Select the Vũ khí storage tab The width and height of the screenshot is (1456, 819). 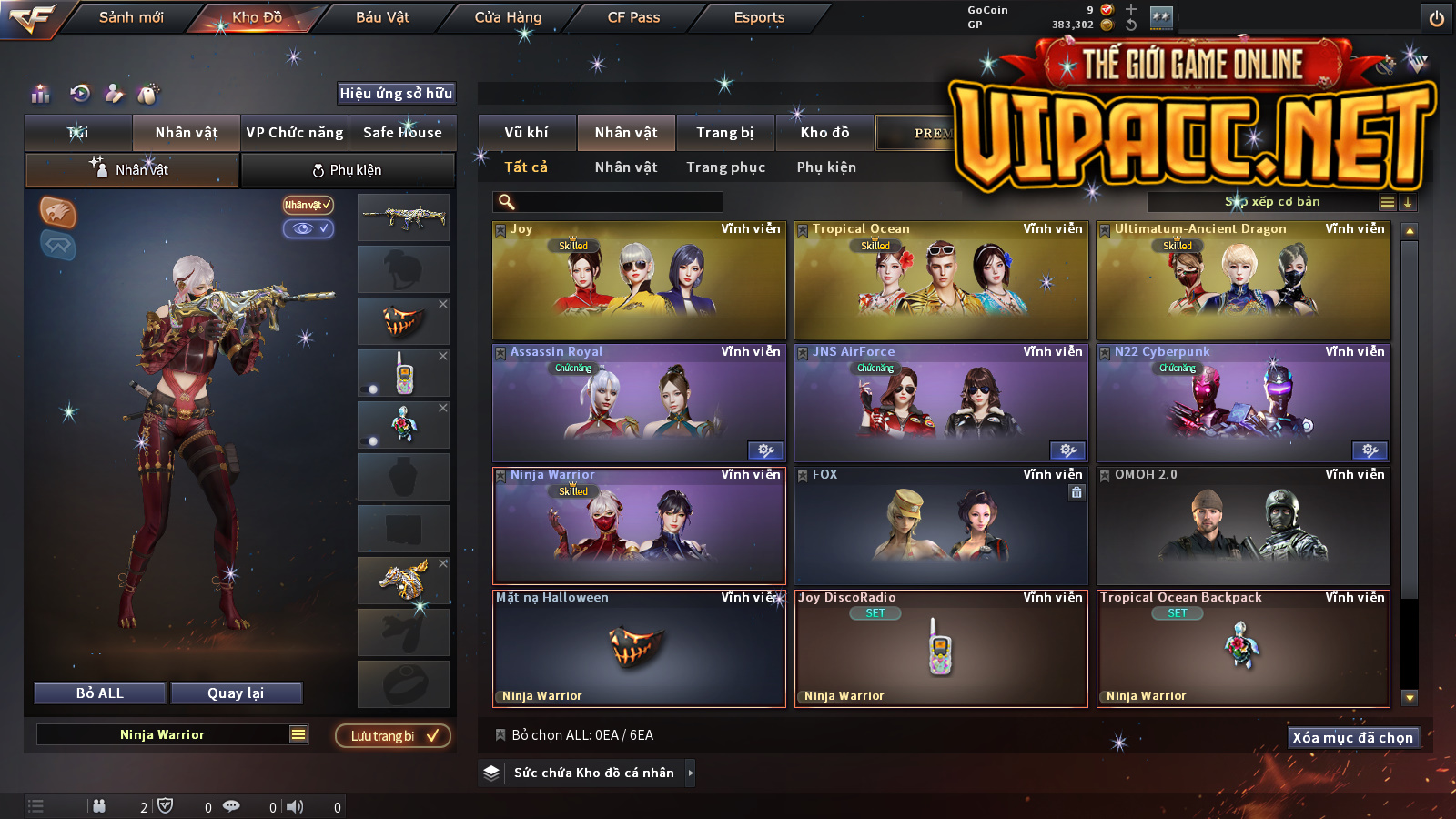click(x=527, y=133)
